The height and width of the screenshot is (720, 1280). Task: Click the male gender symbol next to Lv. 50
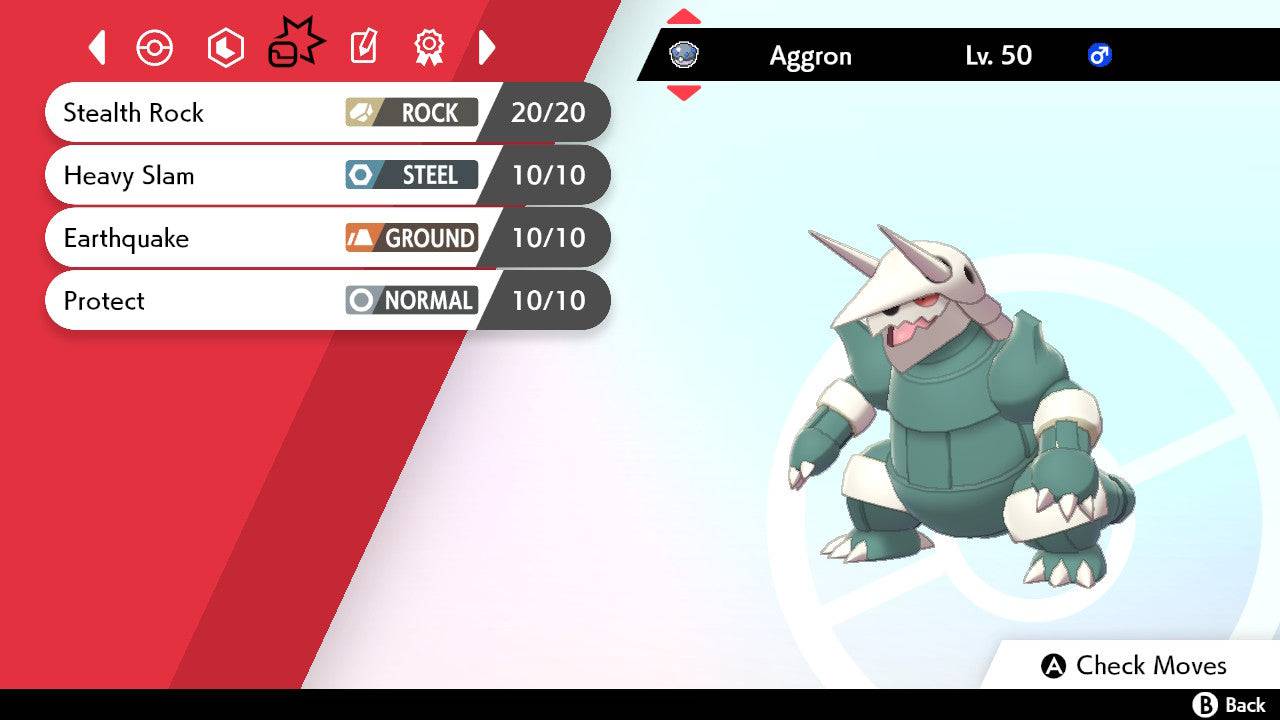point(1101,56)
